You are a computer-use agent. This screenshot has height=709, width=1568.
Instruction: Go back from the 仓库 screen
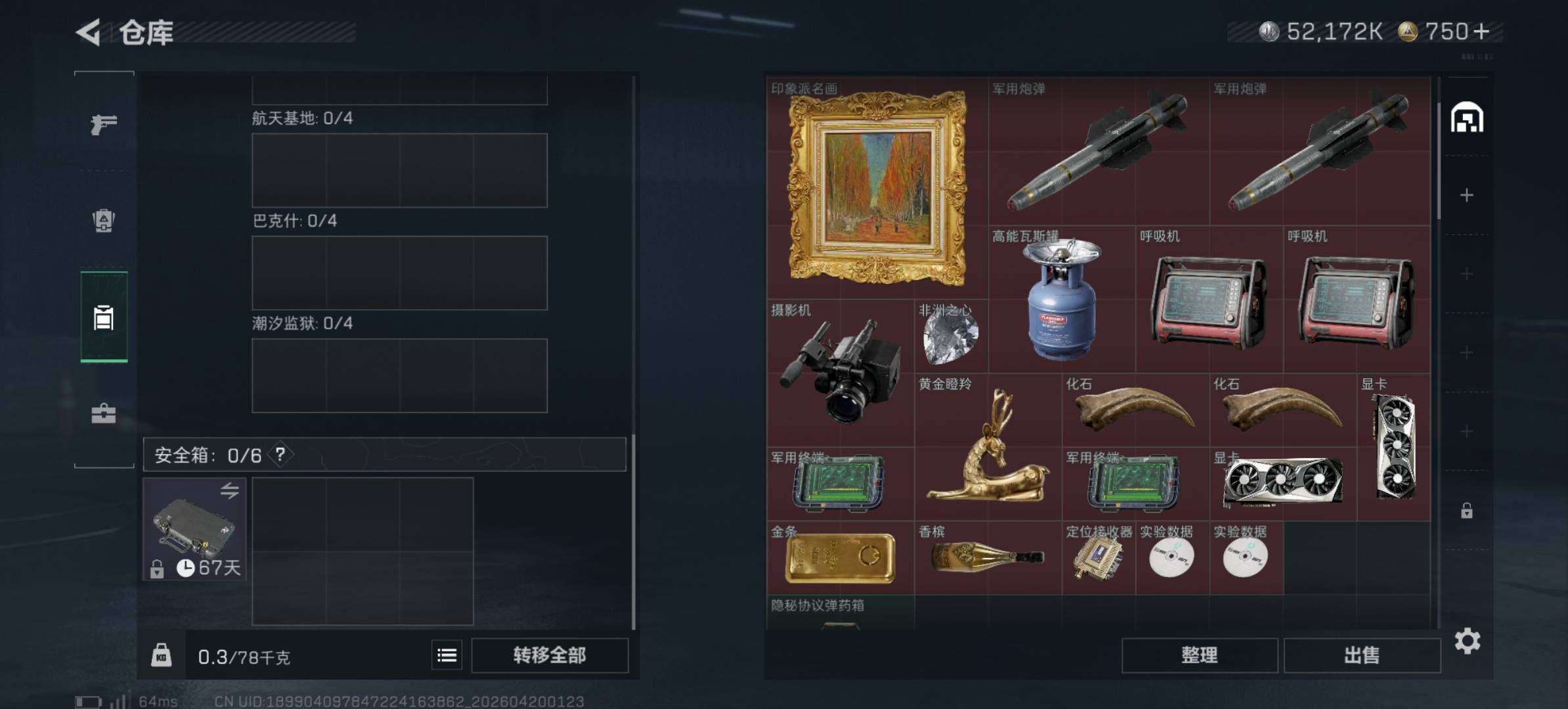pyautogui.click(x=89, y=32)
